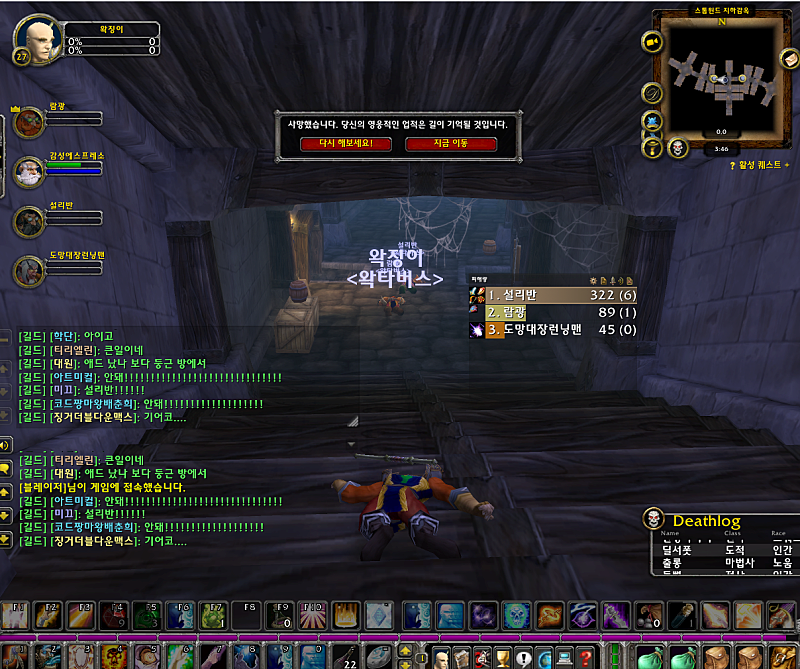Click the chat speech bubble button
The width and height of the screenshot is (800, 669).
[x=6, y=468]
